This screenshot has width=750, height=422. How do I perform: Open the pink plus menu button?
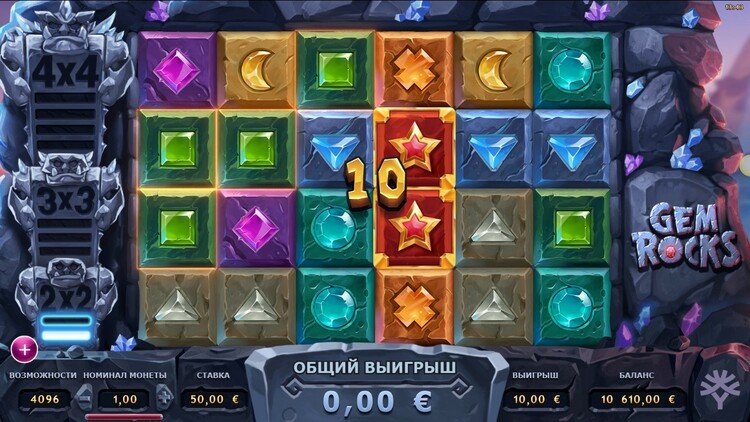pyautogui.click(x=23, y=349)
